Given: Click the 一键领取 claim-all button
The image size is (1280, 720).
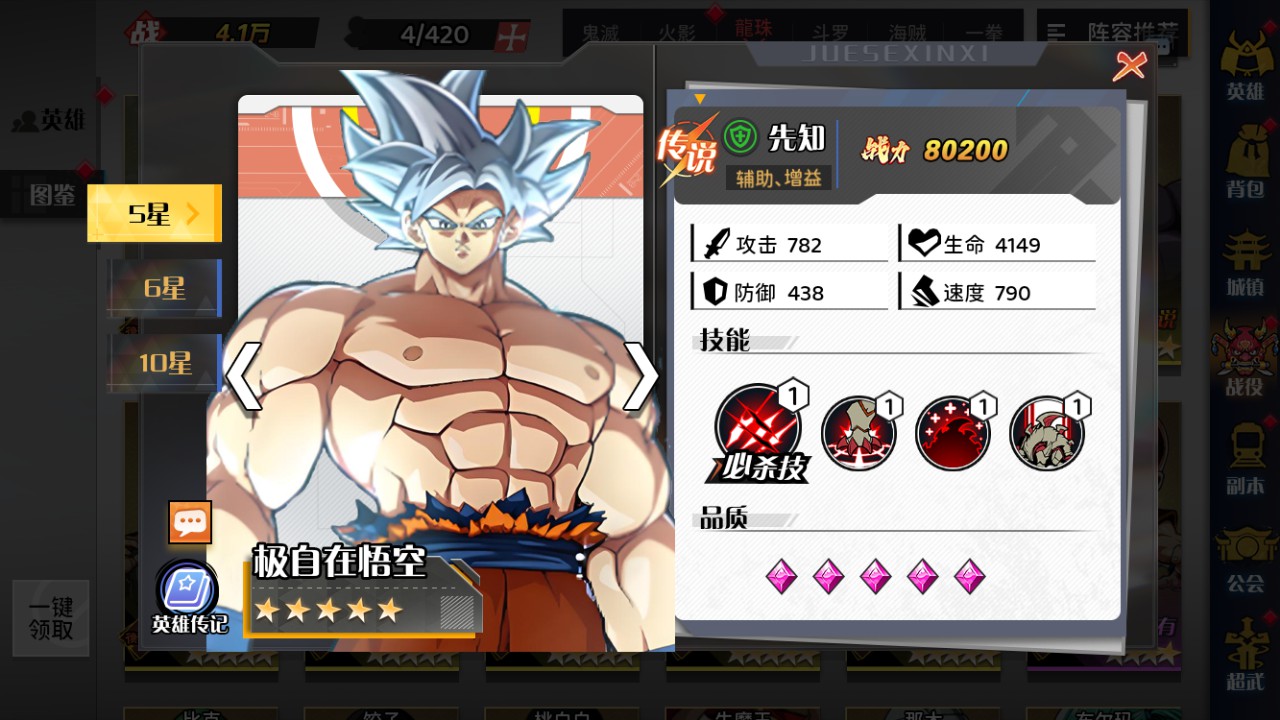Looking at the screenshot, I should point(51,619).
